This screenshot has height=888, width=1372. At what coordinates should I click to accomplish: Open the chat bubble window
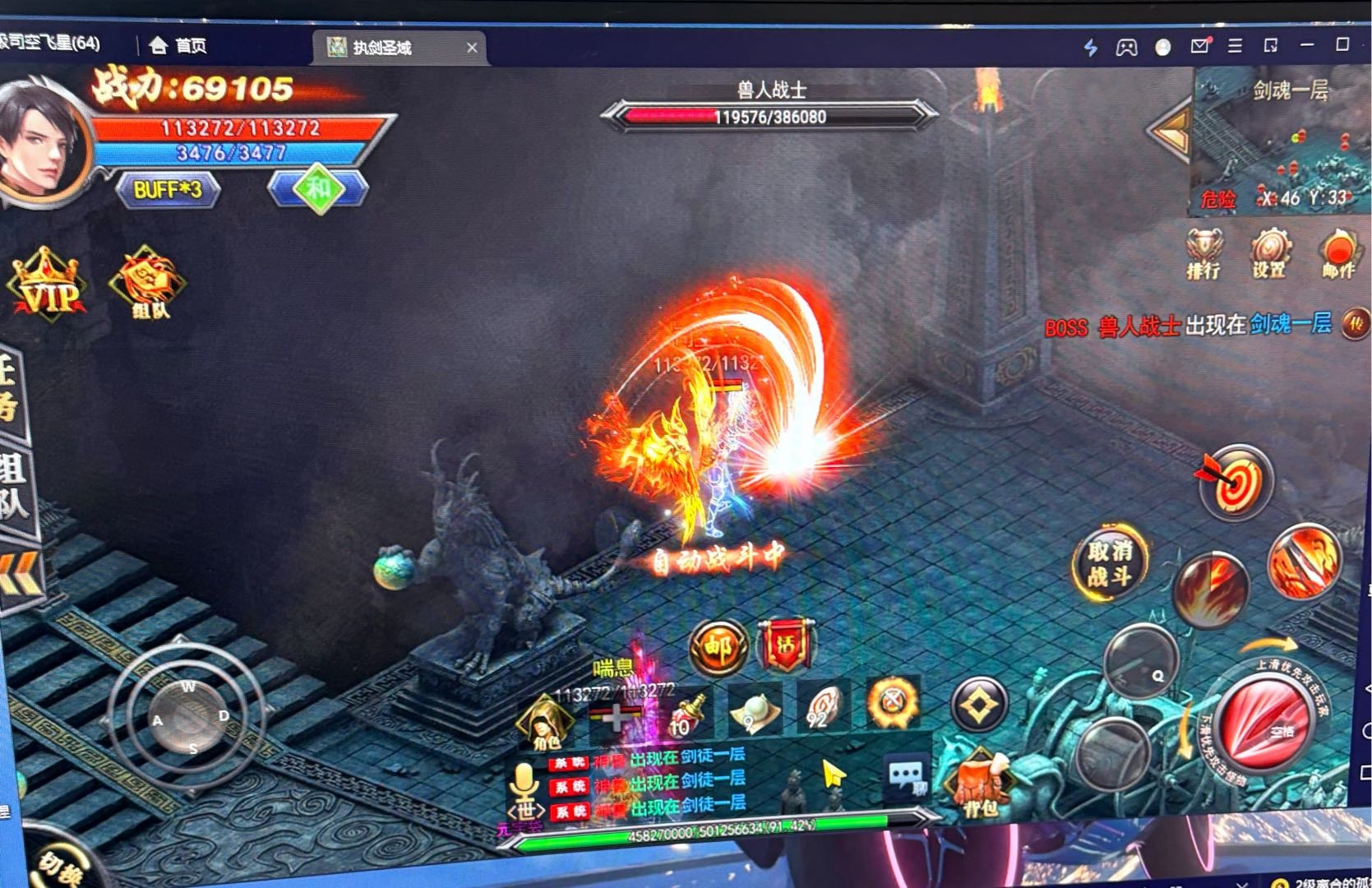coord(906,776)
